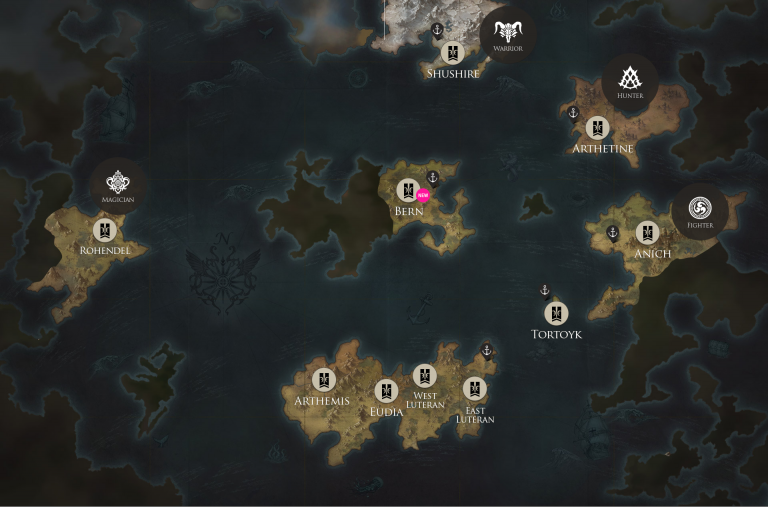Select the Arthemis region marker
The image size is (768, 507).
(323, 380)
